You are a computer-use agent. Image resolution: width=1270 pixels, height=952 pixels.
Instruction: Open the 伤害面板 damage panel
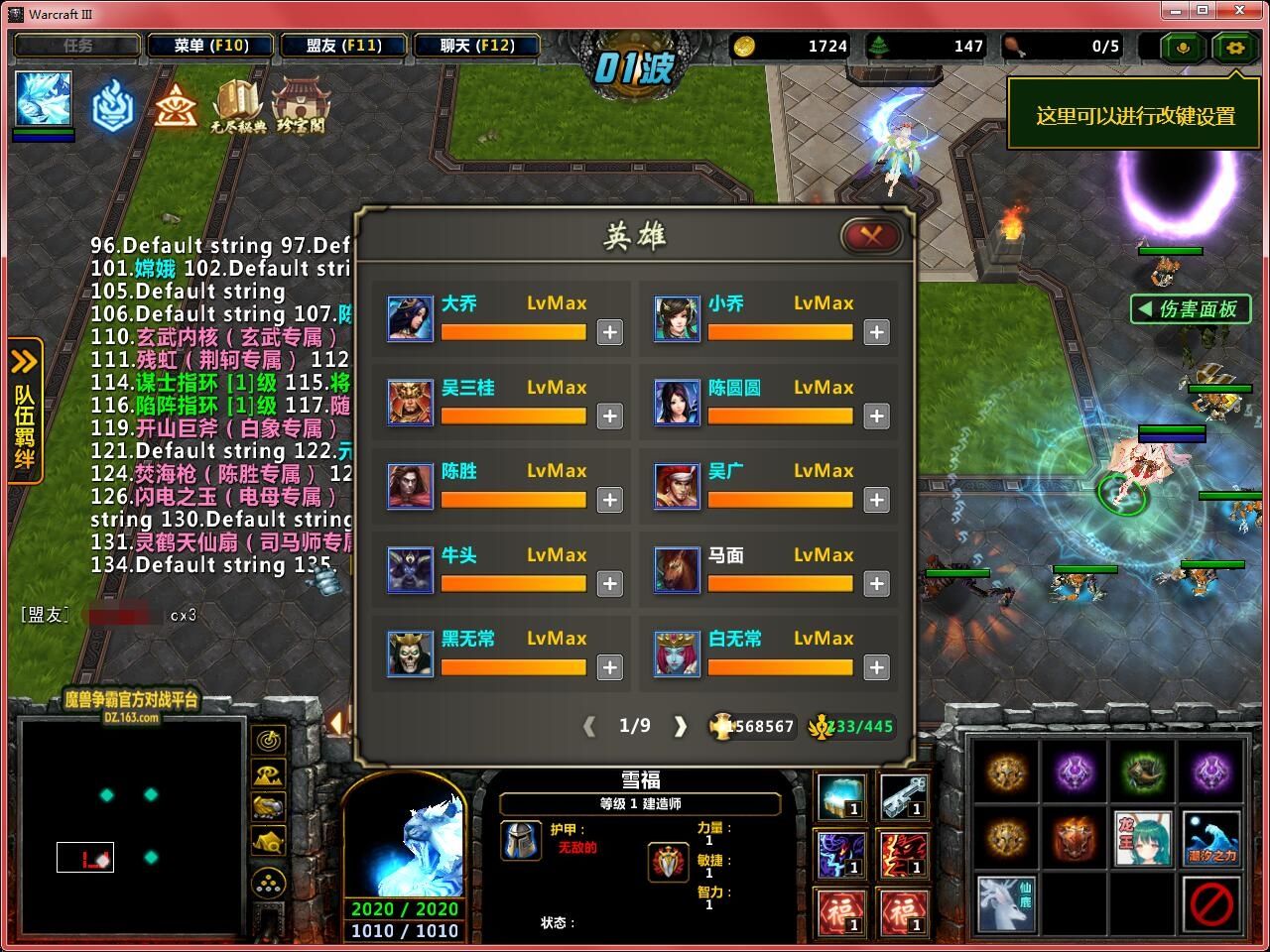[x=1189, y=309]
